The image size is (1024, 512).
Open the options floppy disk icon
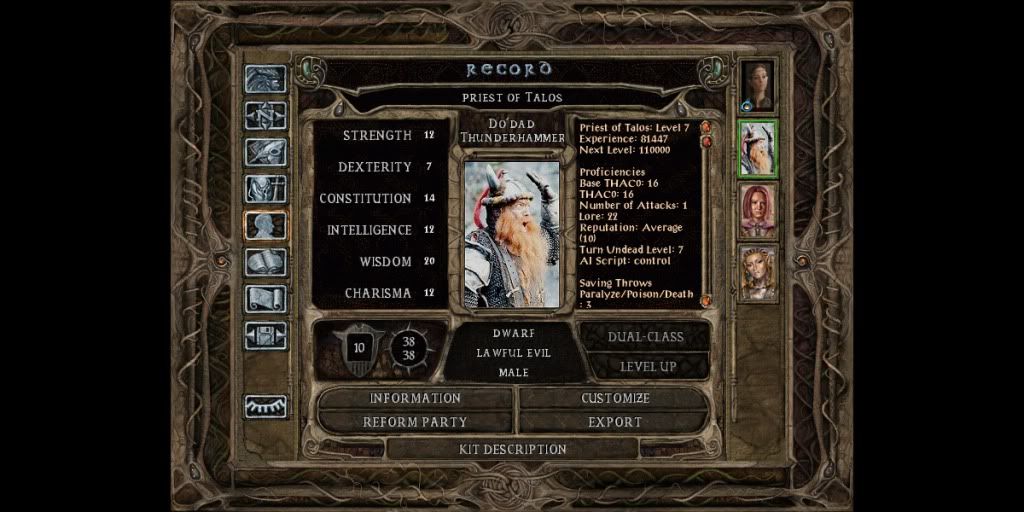(x=266, y=335)
